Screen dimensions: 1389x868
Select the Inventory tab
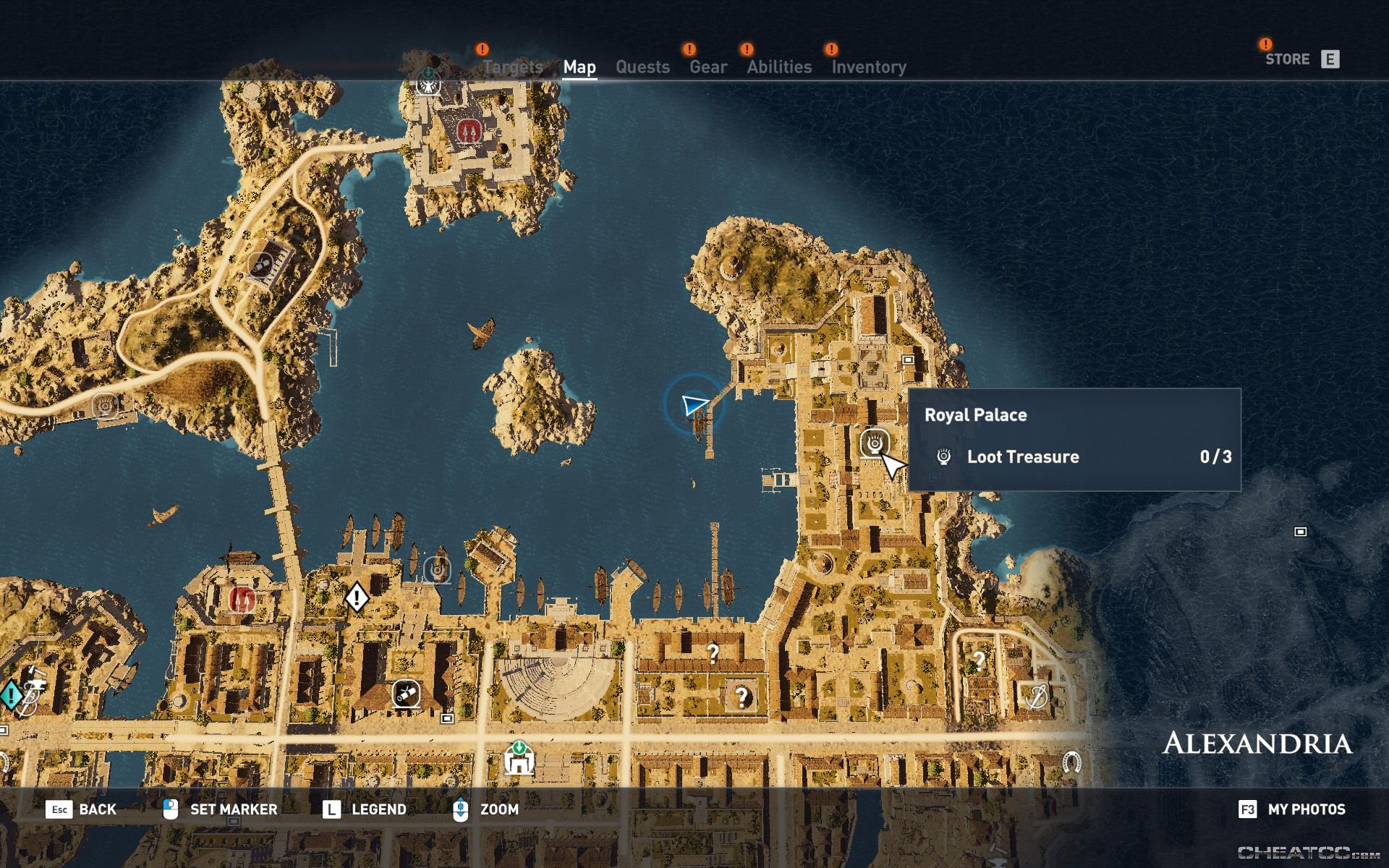pos(869,67)
